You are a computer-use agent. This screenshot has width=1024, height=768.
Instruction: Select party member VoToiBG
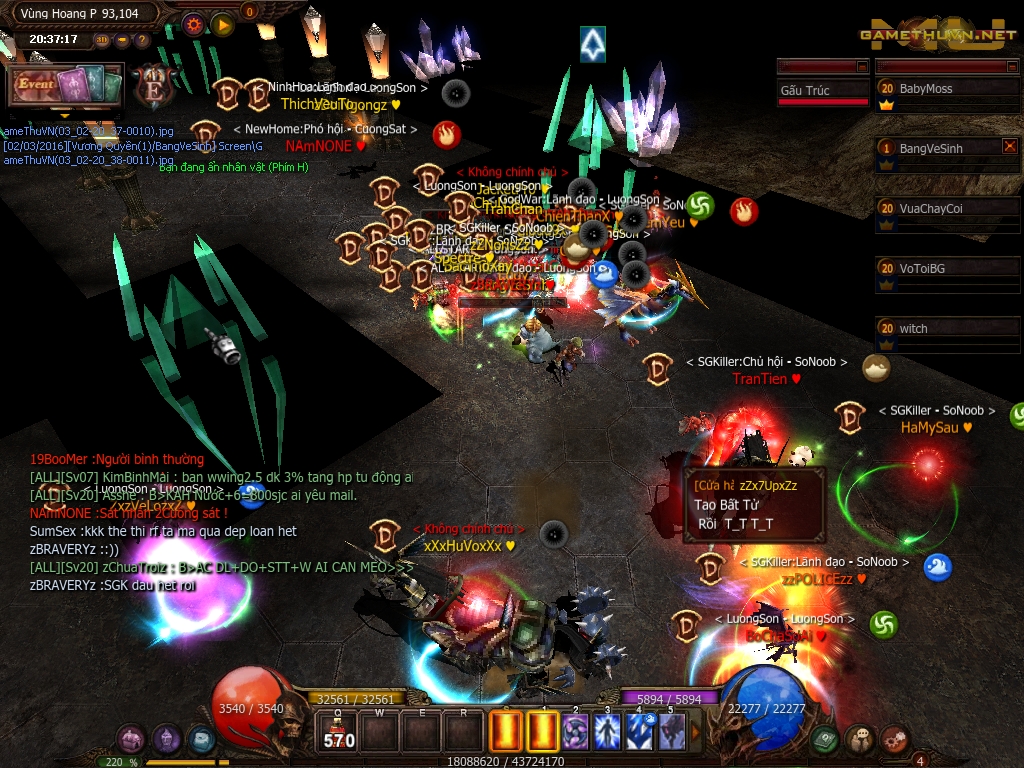tap(947, 269)
